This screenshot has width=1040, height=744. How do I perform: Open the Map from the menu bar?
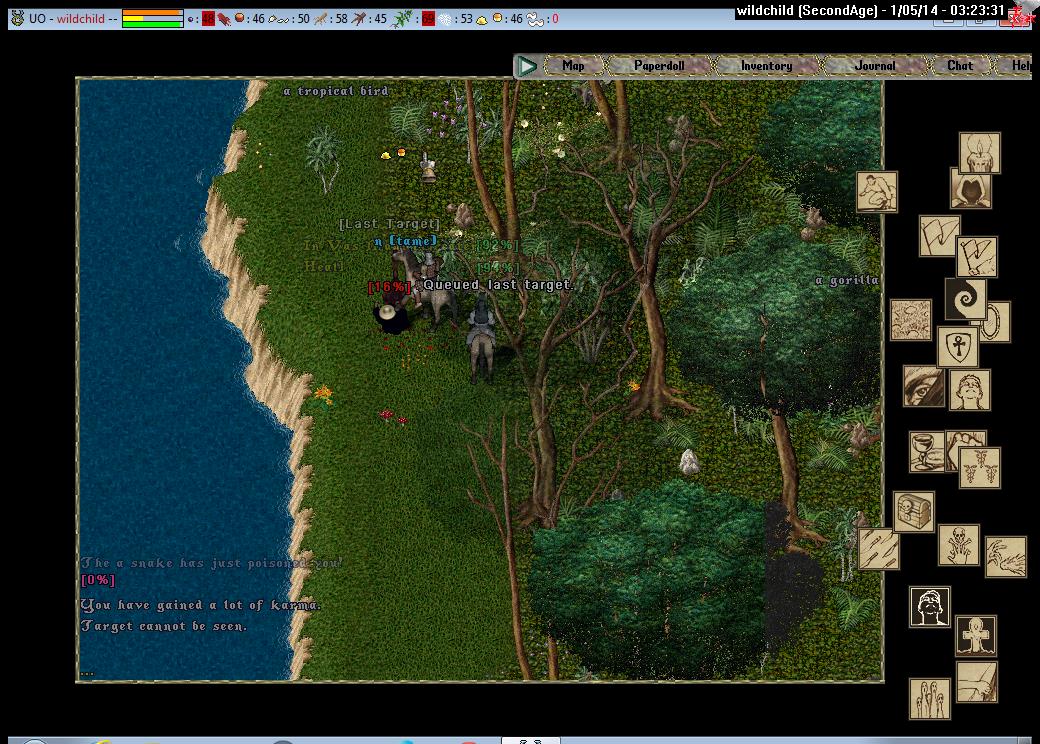point(573,66)
